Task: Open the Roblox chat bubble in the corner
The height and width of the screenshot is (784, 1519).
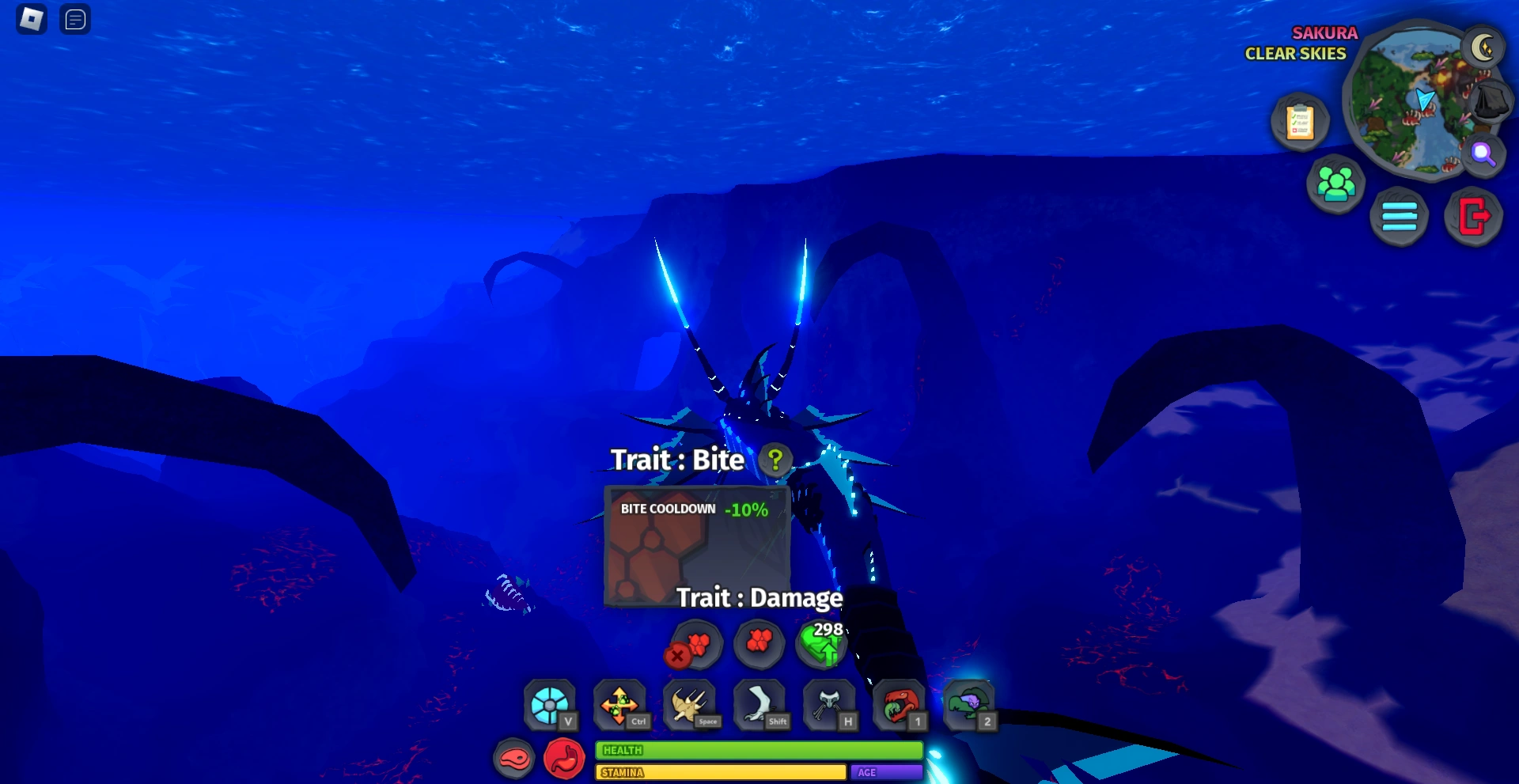Action: pos(75,20)
